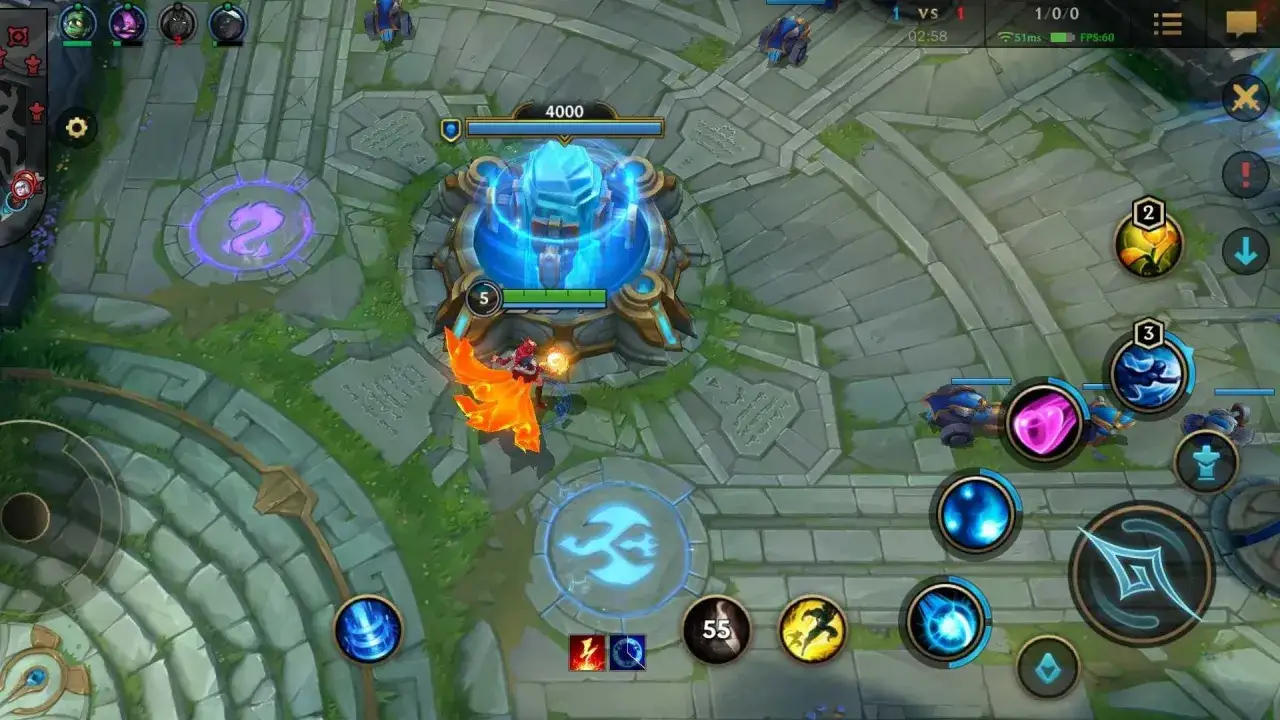Image resolution: width=1280 pixels, height=720 pixels.
Task: Tap the summoner spell showing 55 cooldown
Action: (x=716, y=629)
